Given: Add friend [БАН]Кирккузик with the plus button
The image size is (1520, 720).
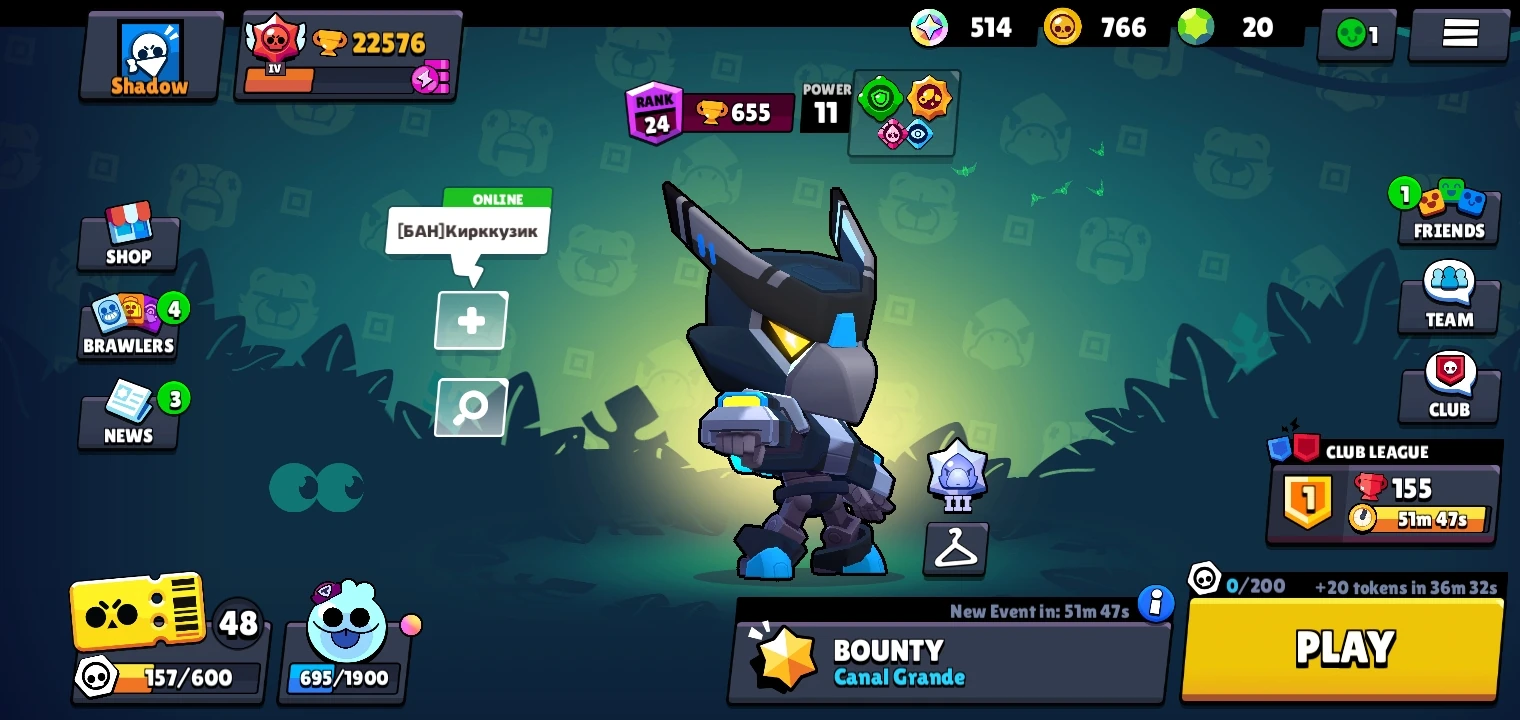Looking at the screenshot, I should (470, 320).
